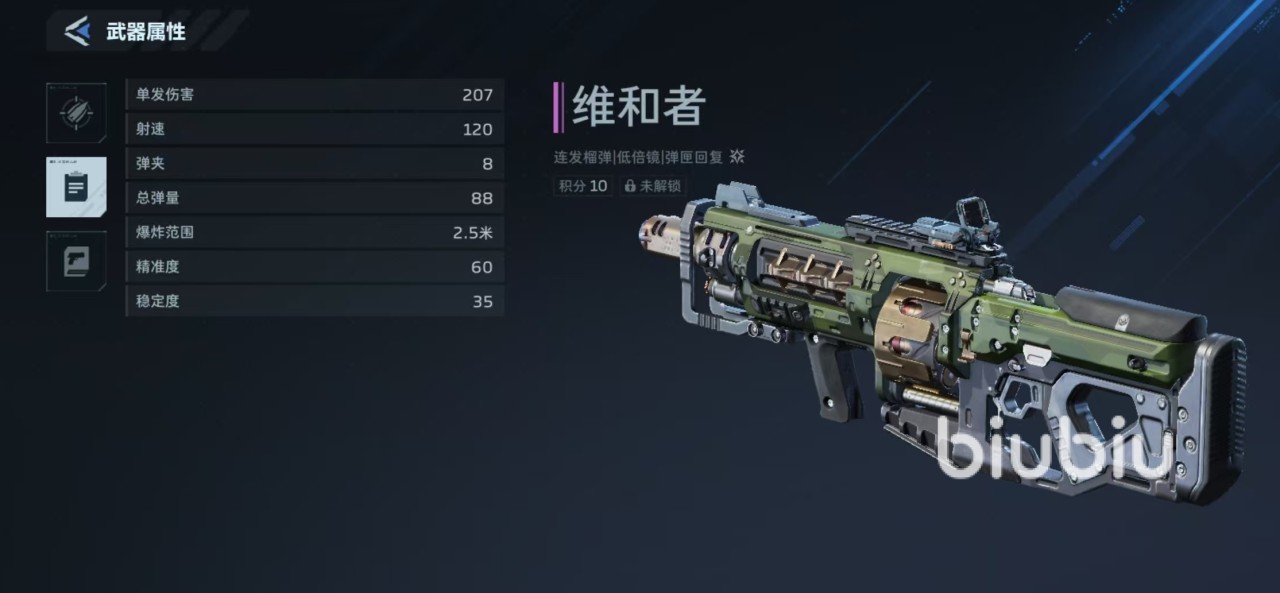Select the clipboard weapon stats tab

(76, 187)
